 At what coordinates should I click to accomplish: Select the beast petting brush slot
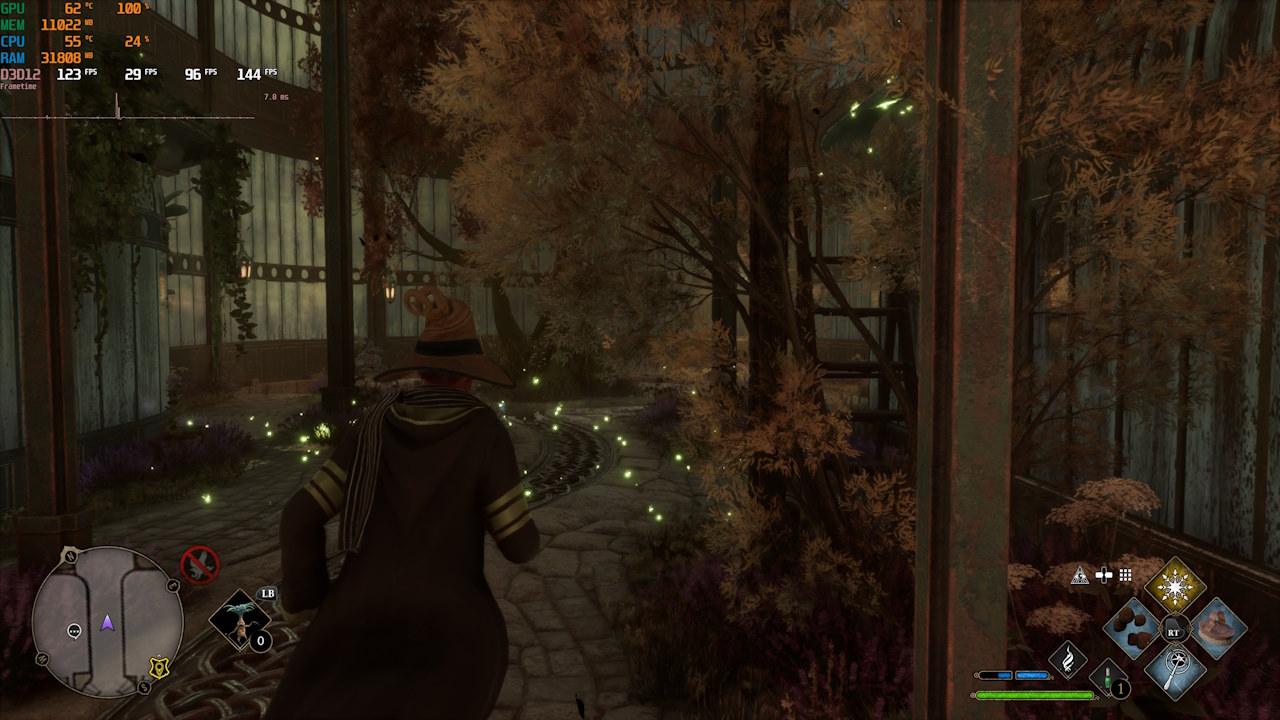1217,628
